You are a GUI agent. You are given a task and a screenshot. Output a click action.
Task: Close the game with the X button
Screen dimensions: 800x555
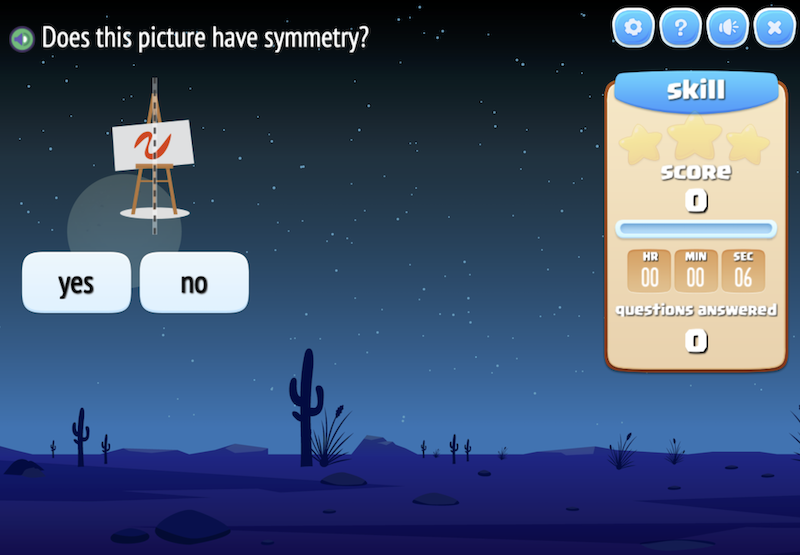point(774,28)
